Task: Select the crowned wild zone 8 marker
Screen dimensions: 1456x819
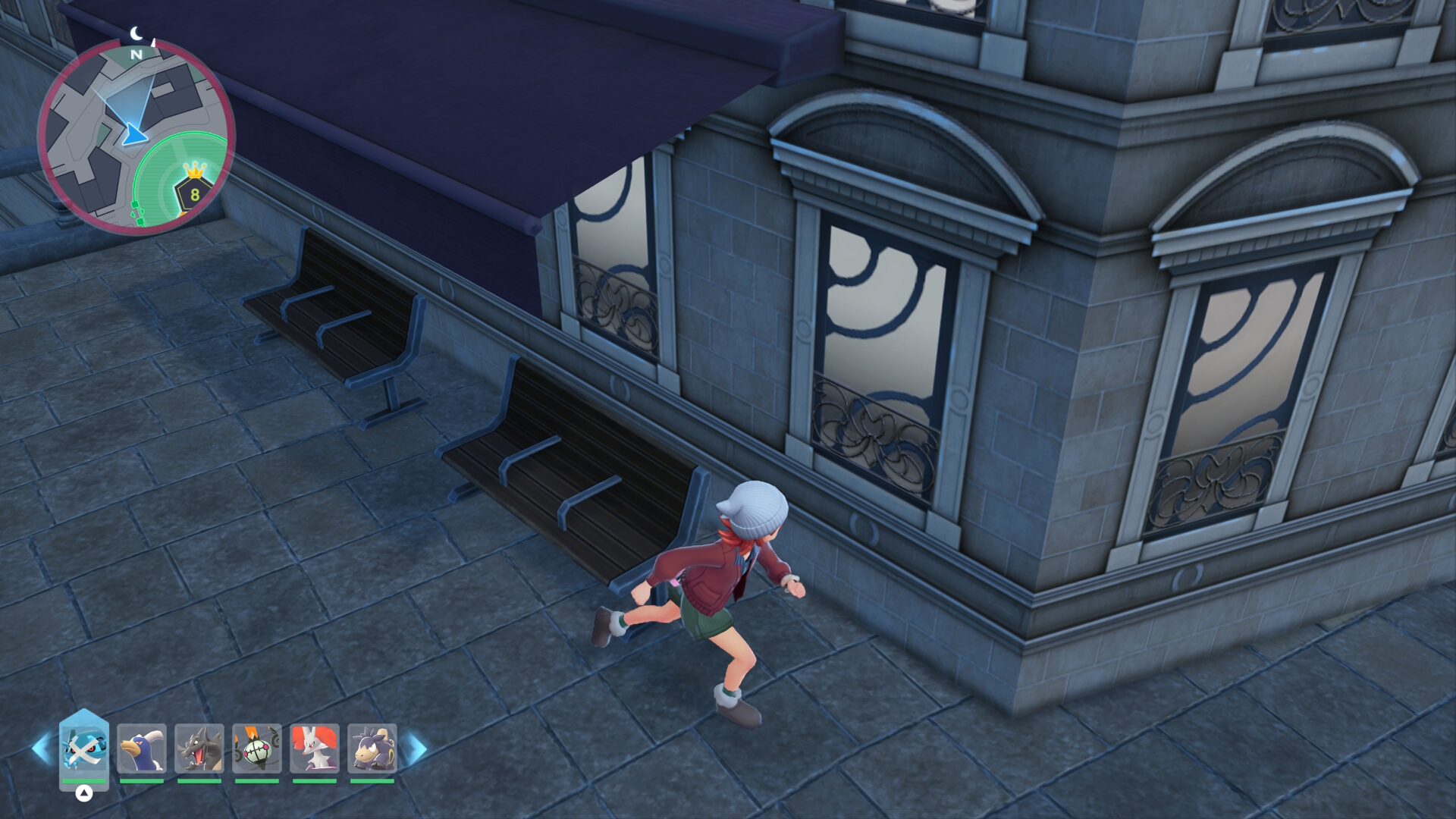Action: pyautogui.click(x=194, y=190)
